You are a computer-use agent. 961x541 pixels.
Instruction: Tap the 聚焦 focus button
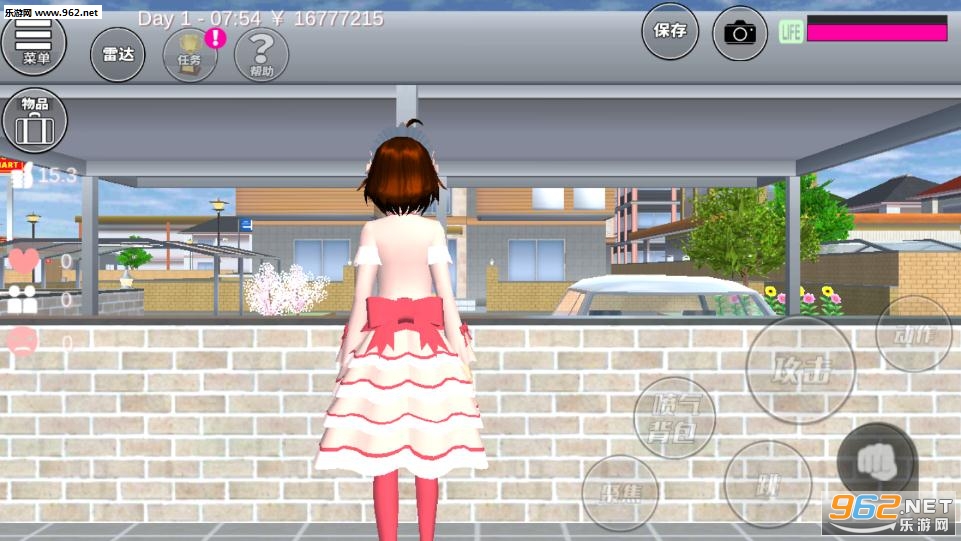coord(620,492)
